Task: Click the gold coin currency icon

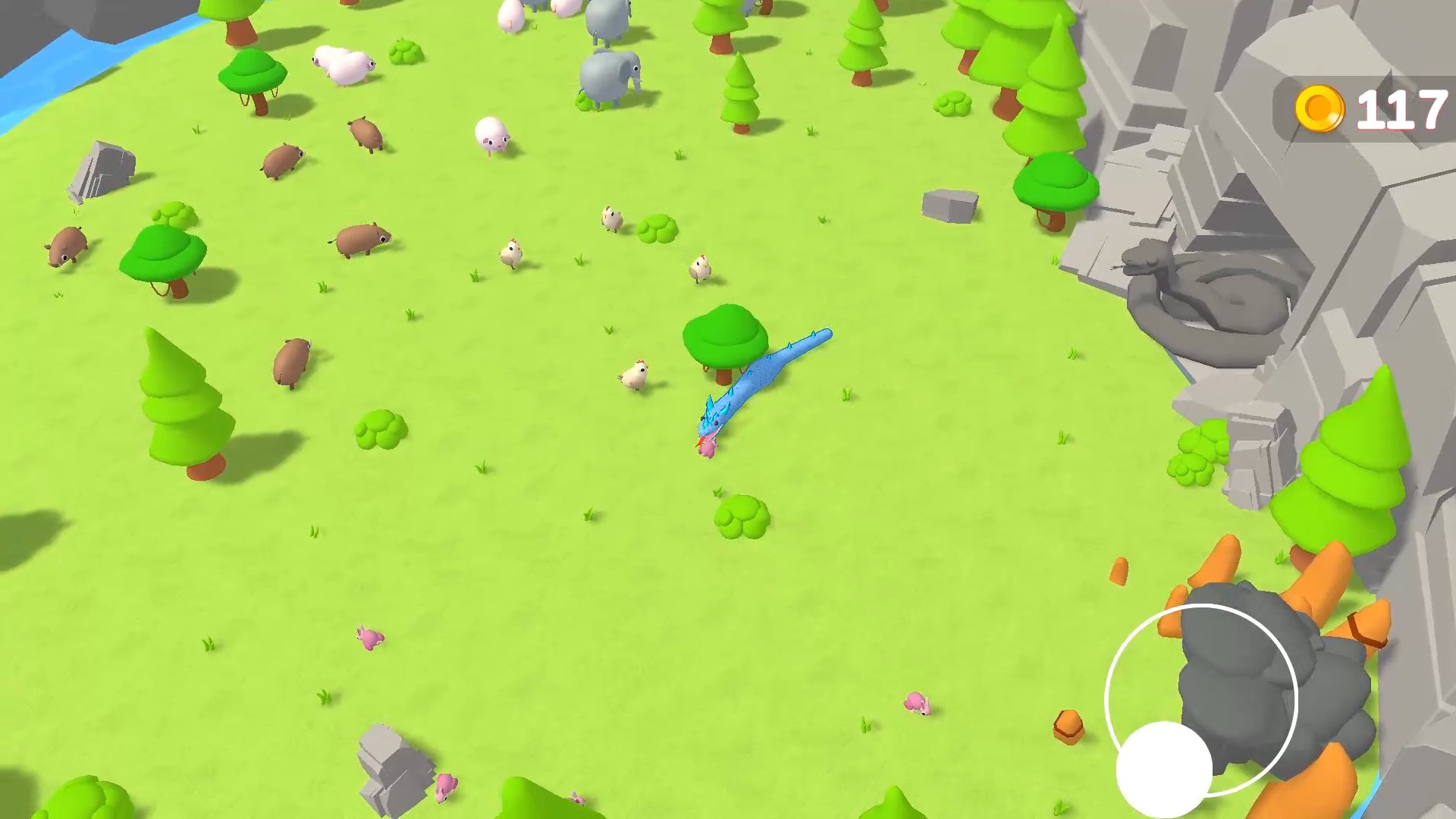Action: pyautogui.click(x=1320, y=107)
